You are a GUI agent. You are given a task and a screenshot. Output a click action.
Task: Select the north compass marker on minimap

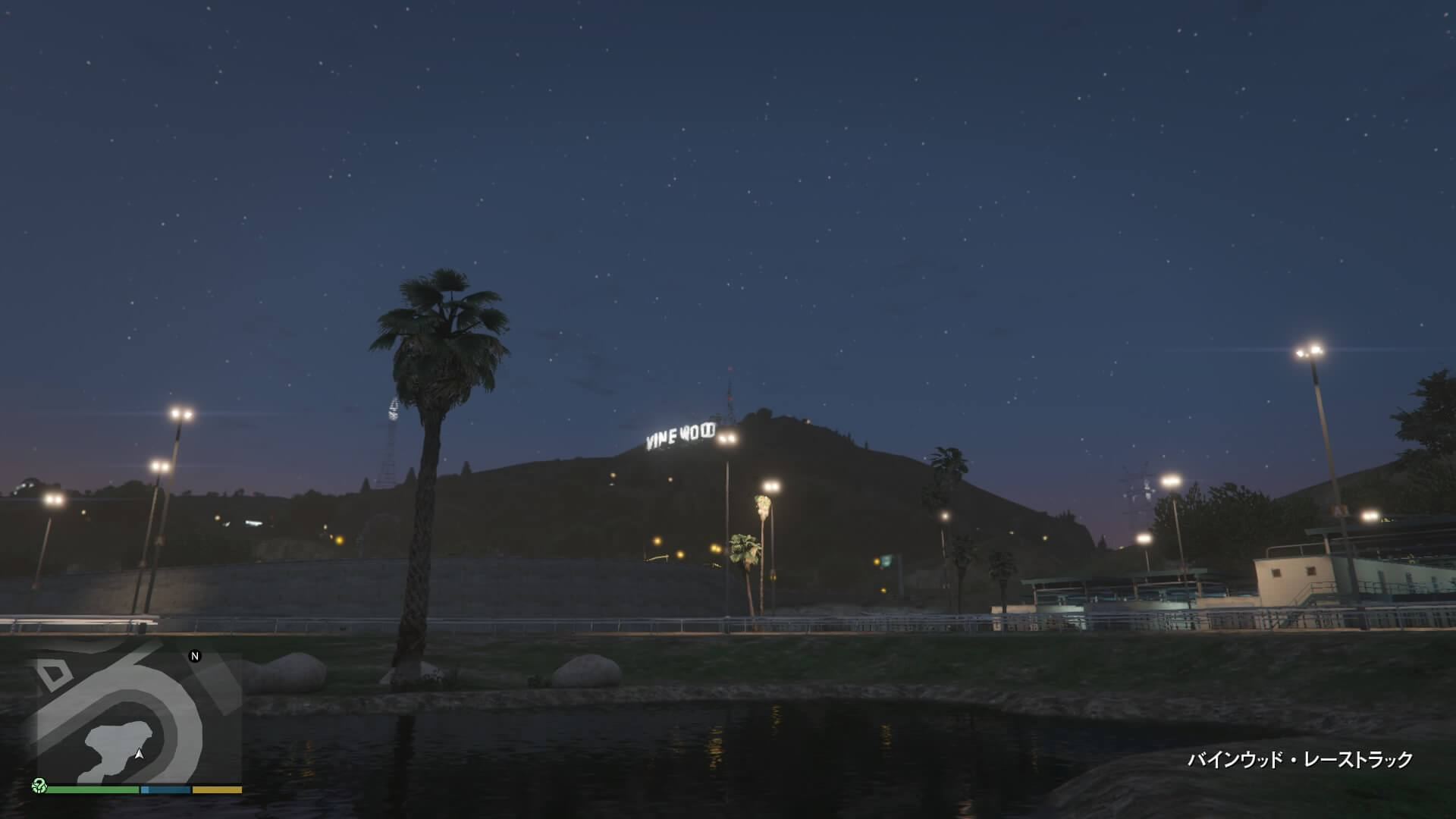(195, 656)
